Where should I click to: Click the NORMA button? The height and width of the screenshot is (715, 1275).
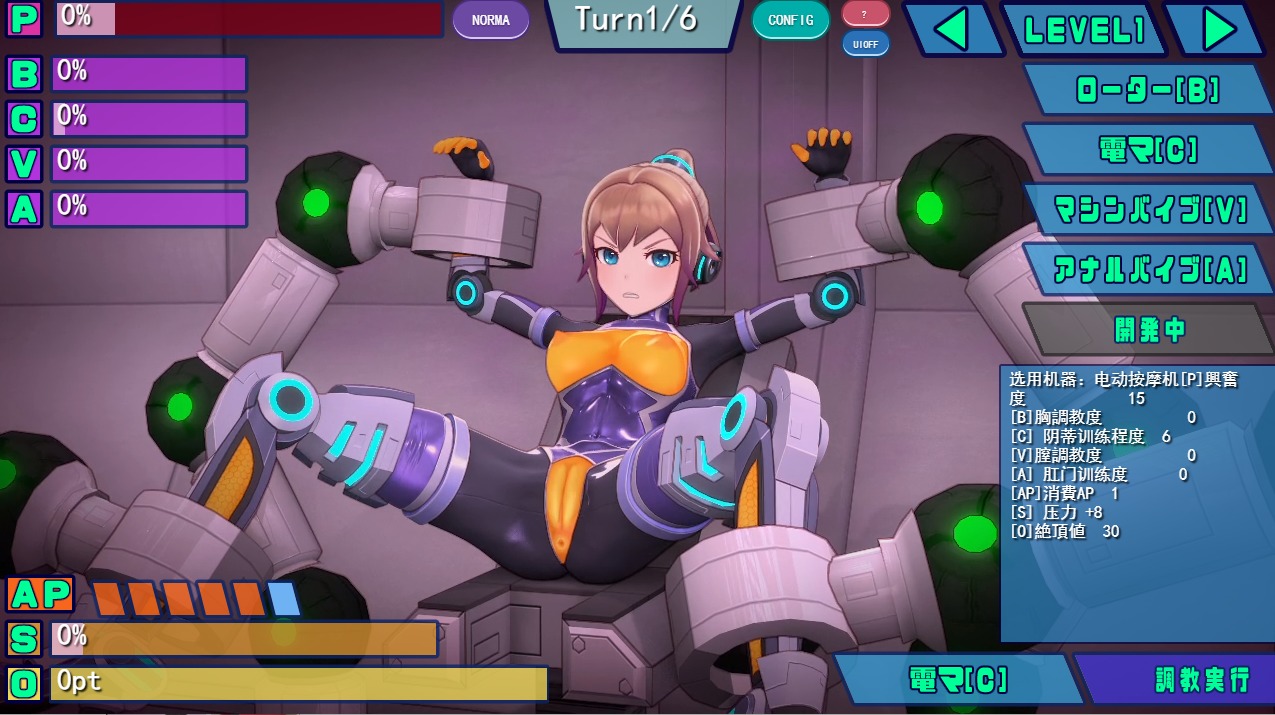point(490,20)
